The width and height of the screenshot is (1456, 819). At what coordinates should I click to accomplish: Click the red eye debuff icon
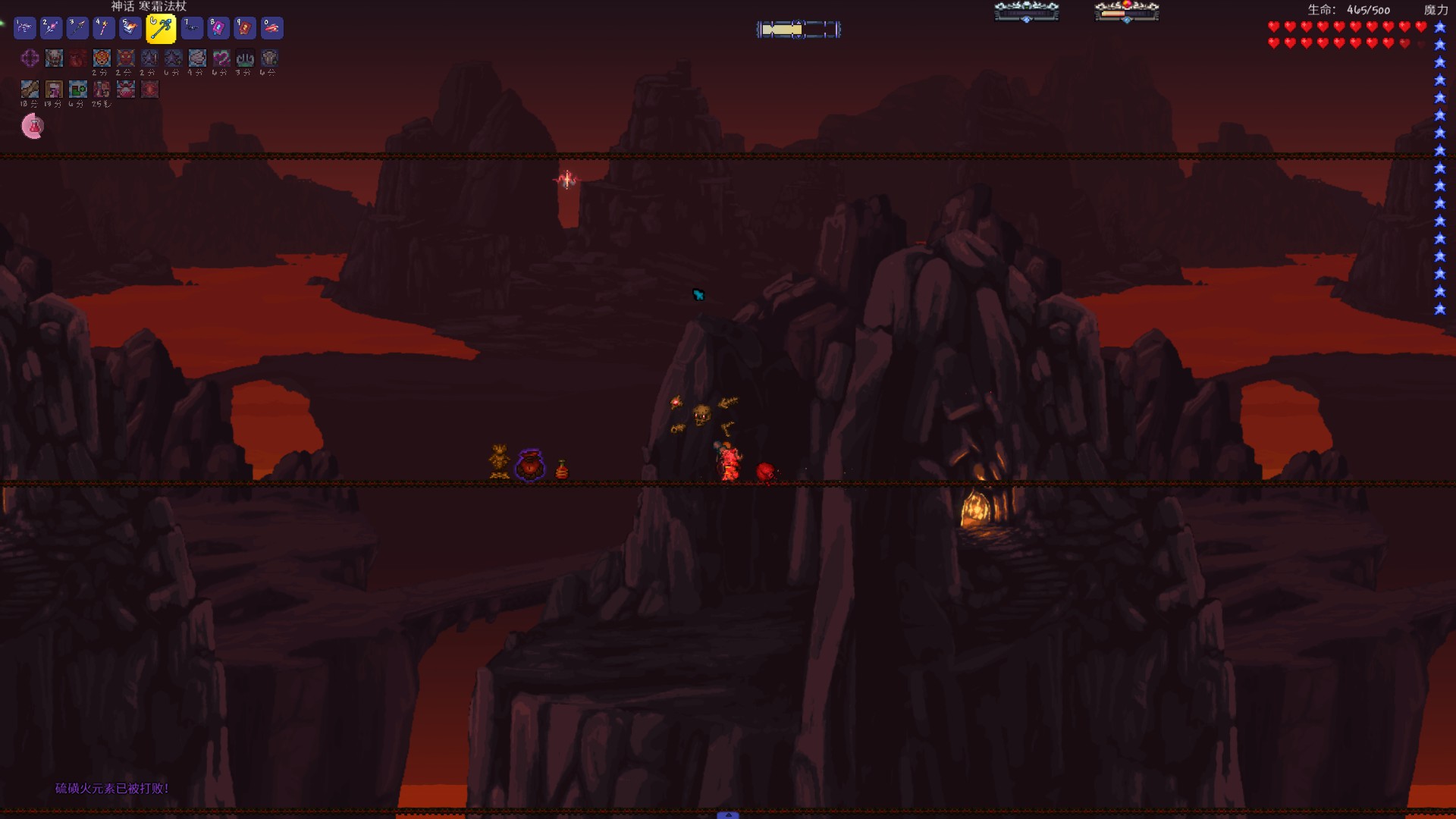coord(150,89)
